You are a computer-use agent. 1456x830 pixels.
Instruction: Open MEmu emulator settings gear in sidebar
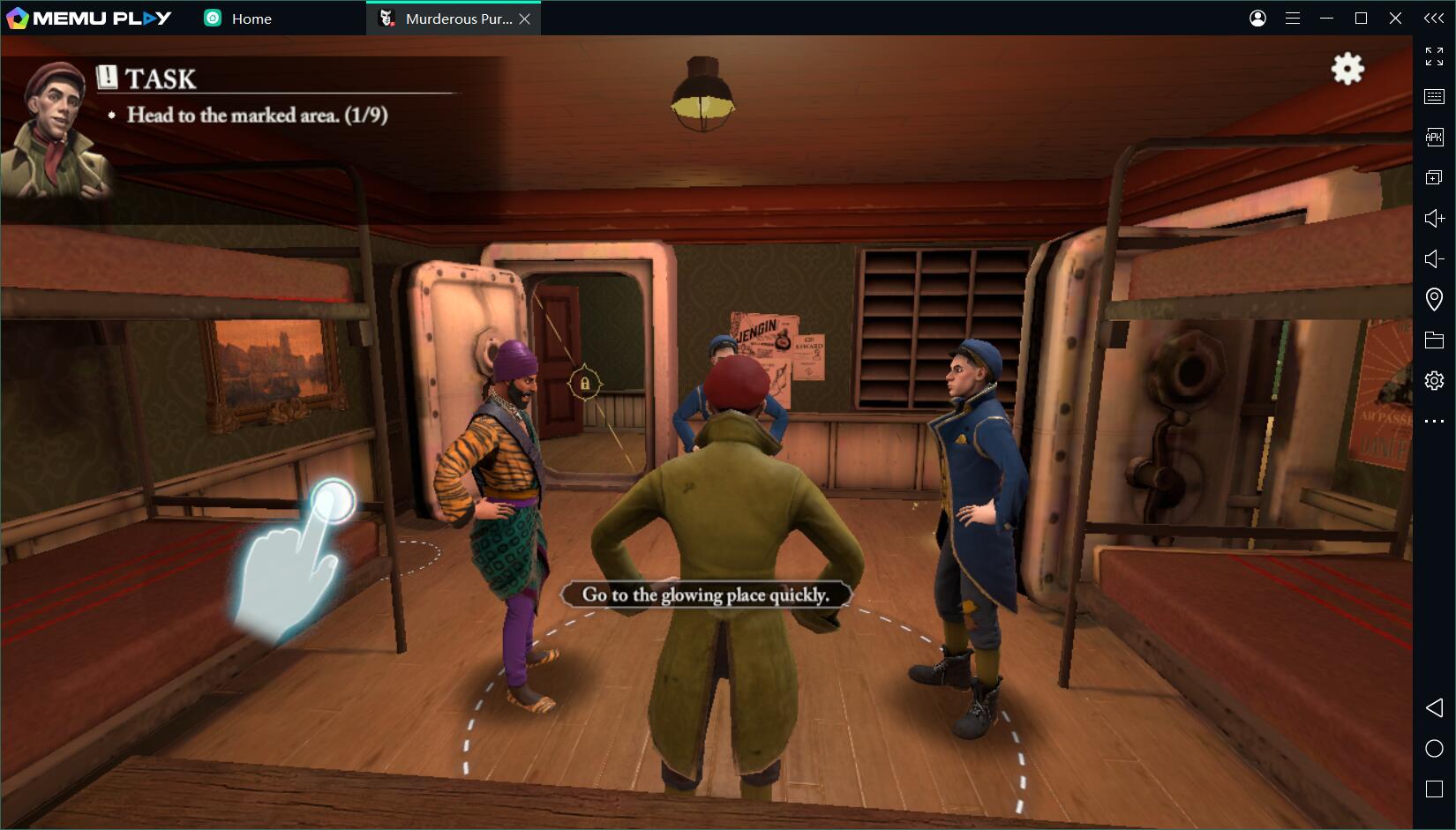(1434, 380)
